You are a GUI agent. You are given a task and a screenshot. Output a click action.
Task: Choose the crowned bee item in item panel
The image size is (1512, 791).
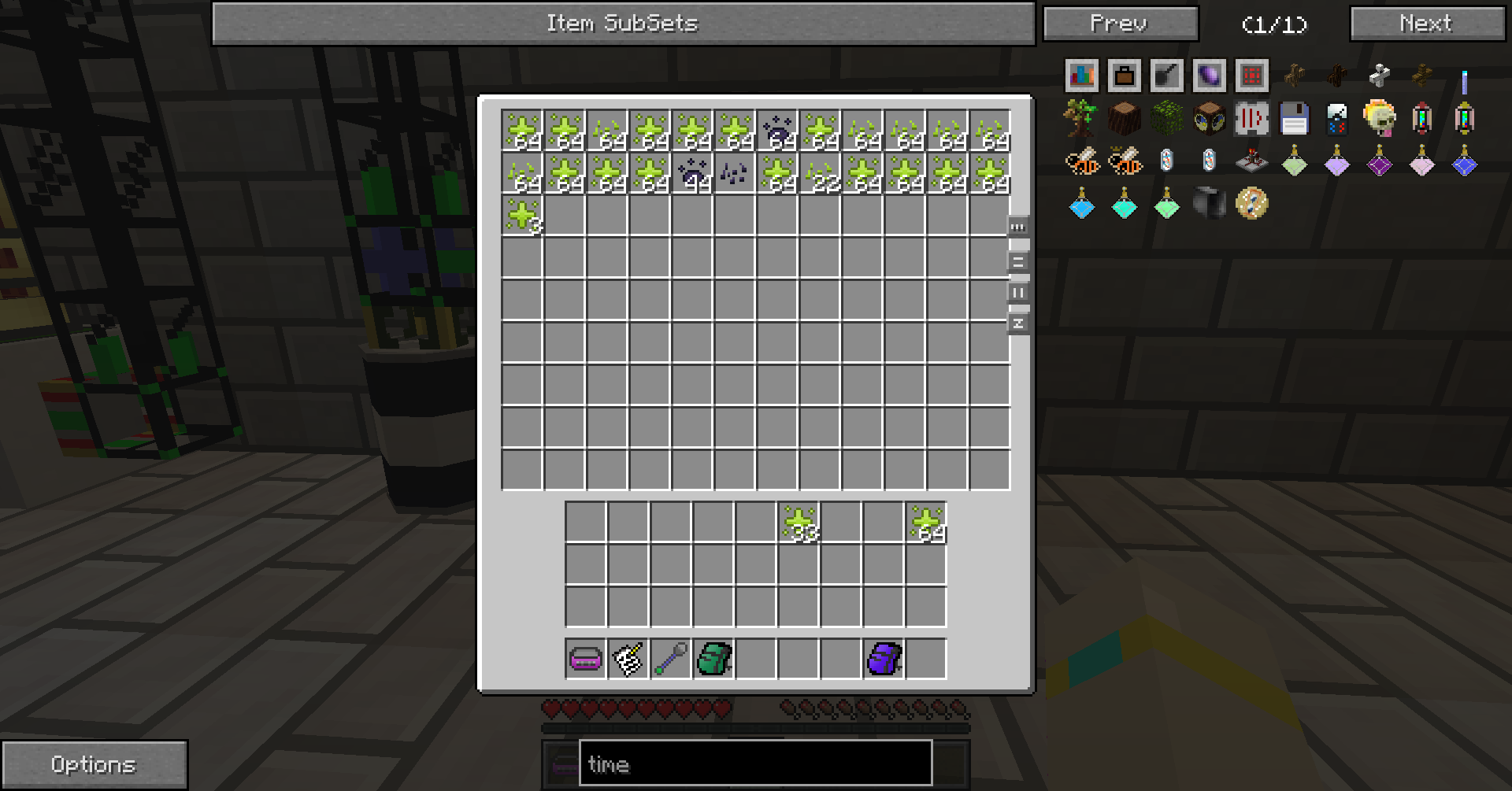(1124, 162)
